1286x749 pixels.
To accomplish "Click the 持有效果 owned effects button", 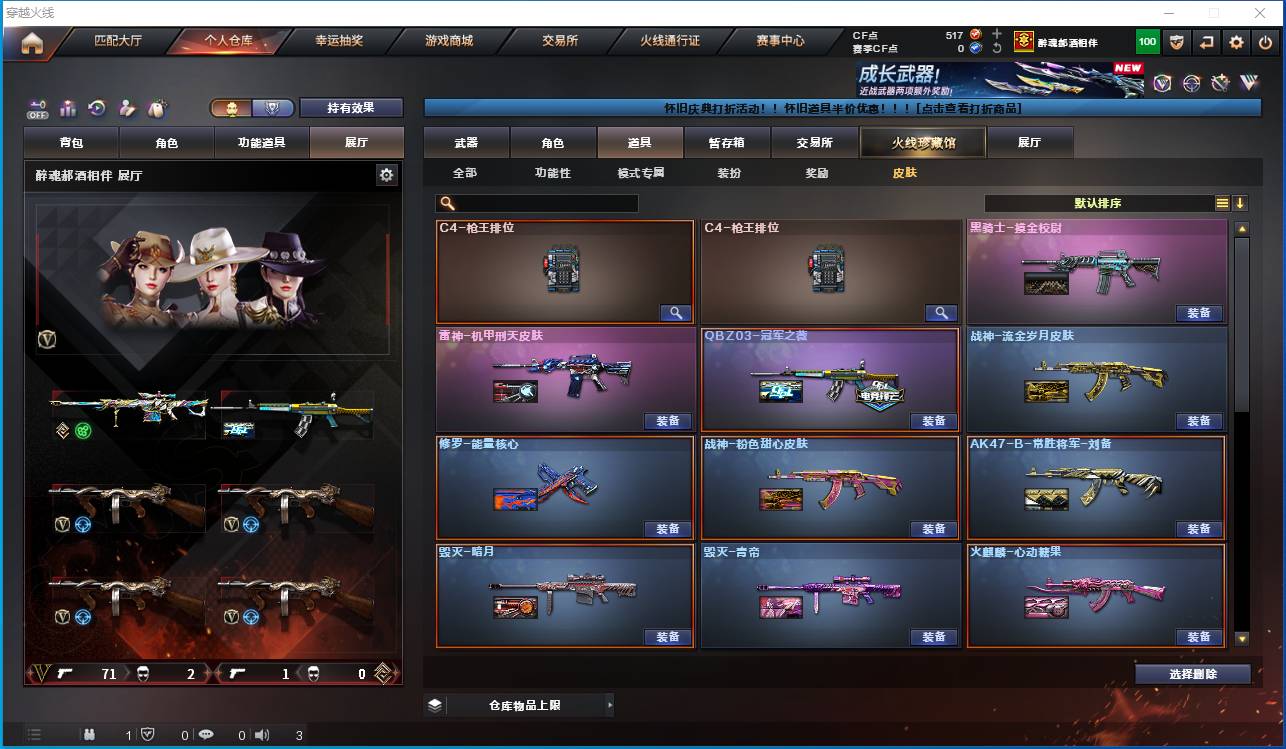I will (x=351, y=108).
